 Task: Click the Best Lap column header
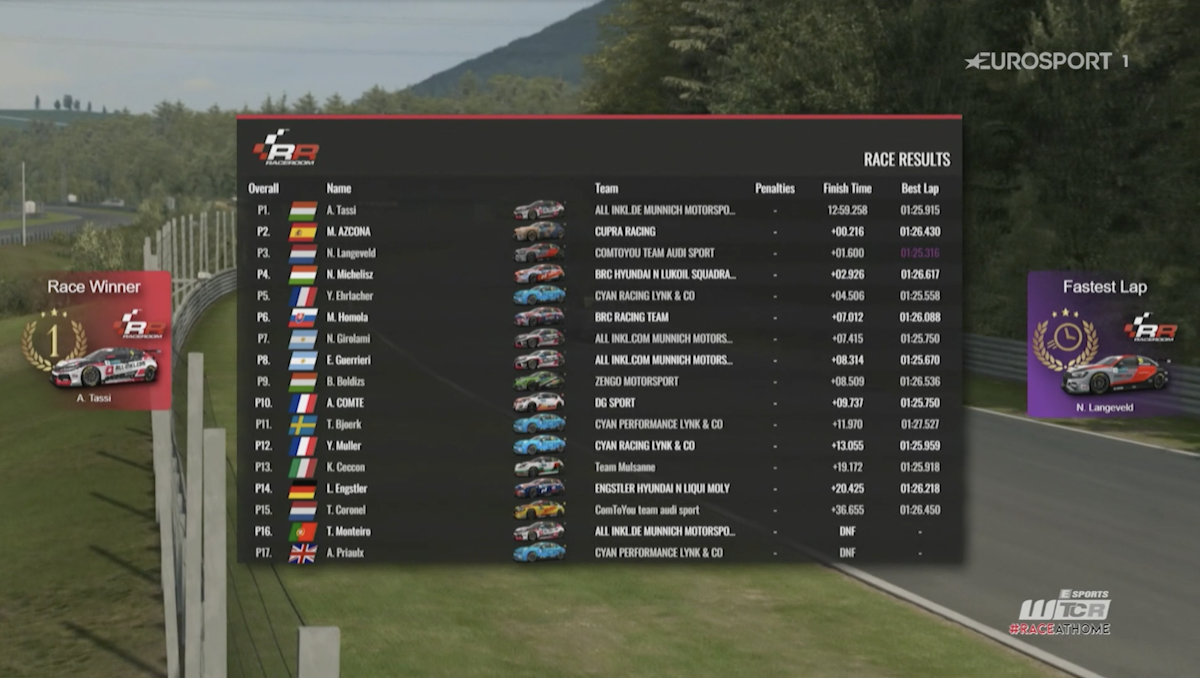tap(919, 188)
